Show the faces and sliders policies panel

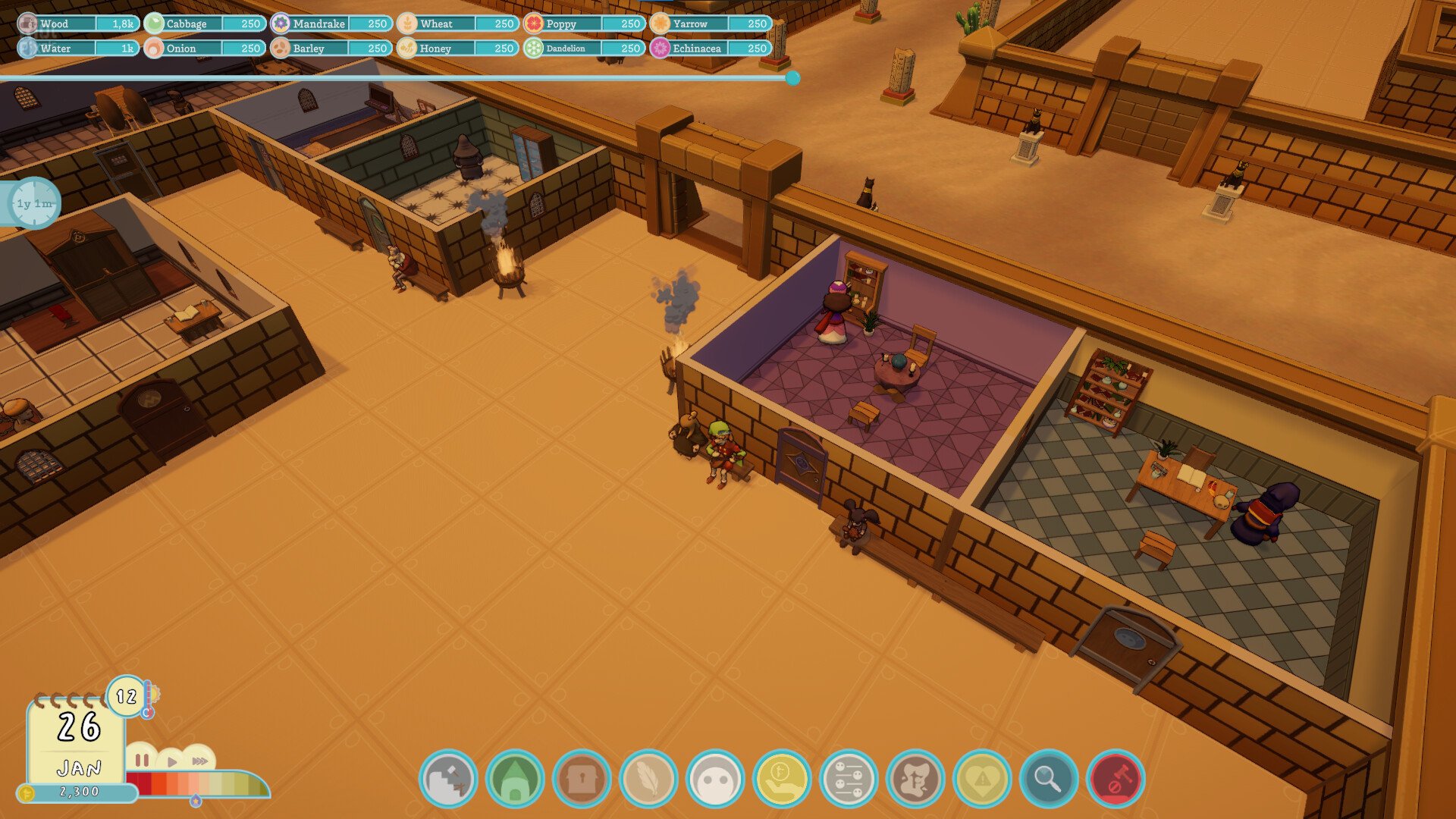[849, 778]
